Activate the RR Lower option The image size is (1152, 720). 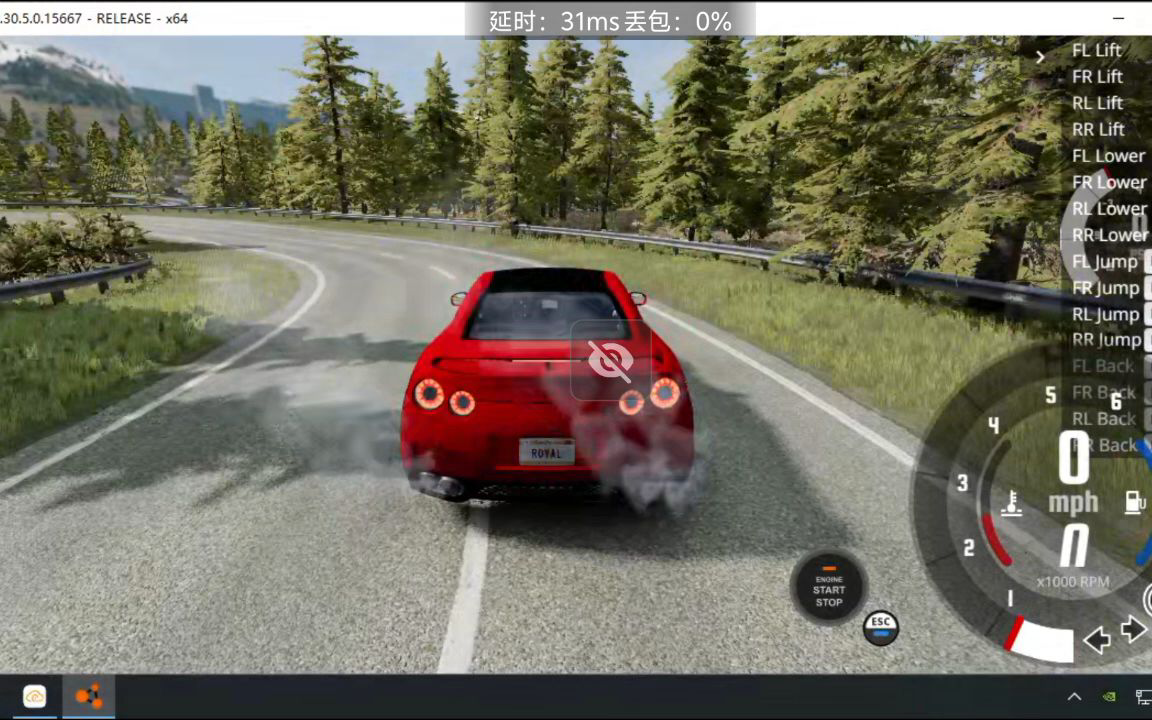[1110, 235]
